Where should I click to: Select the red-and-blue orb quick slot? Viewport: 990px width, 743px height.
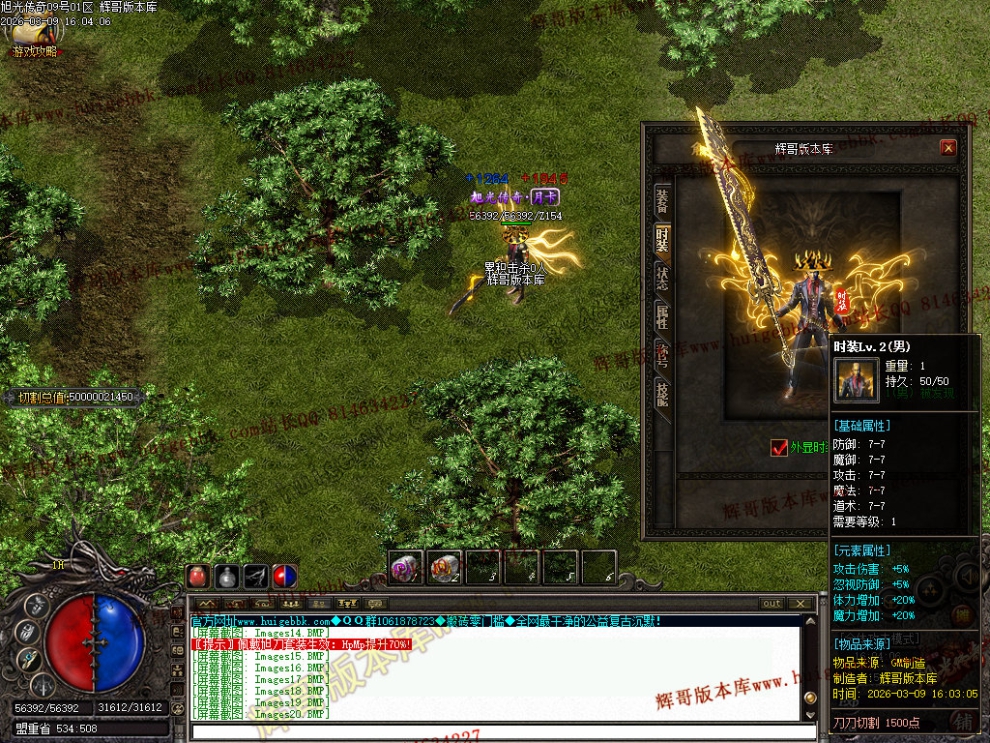point(285,577)
